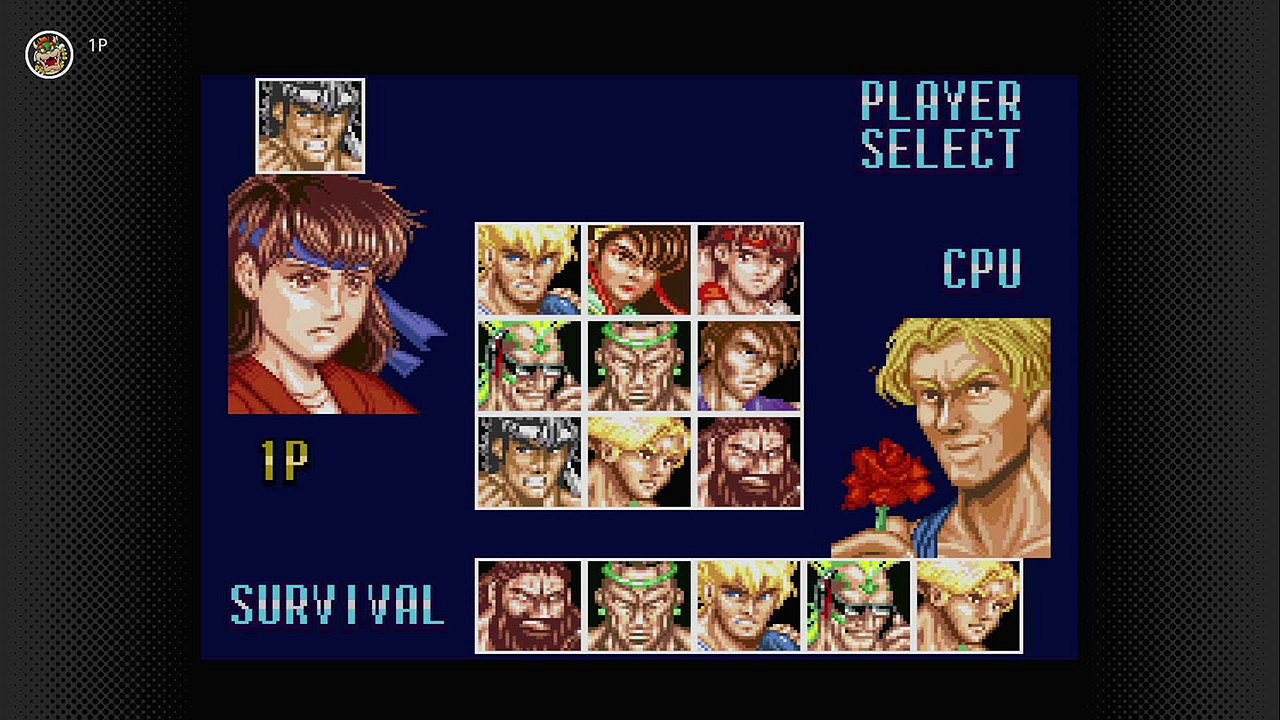Pick the grey-haired grinning fighter in the bottom-left grid slot
The width and height of the screenshot is (1280, 720).
tap(527, 460)
